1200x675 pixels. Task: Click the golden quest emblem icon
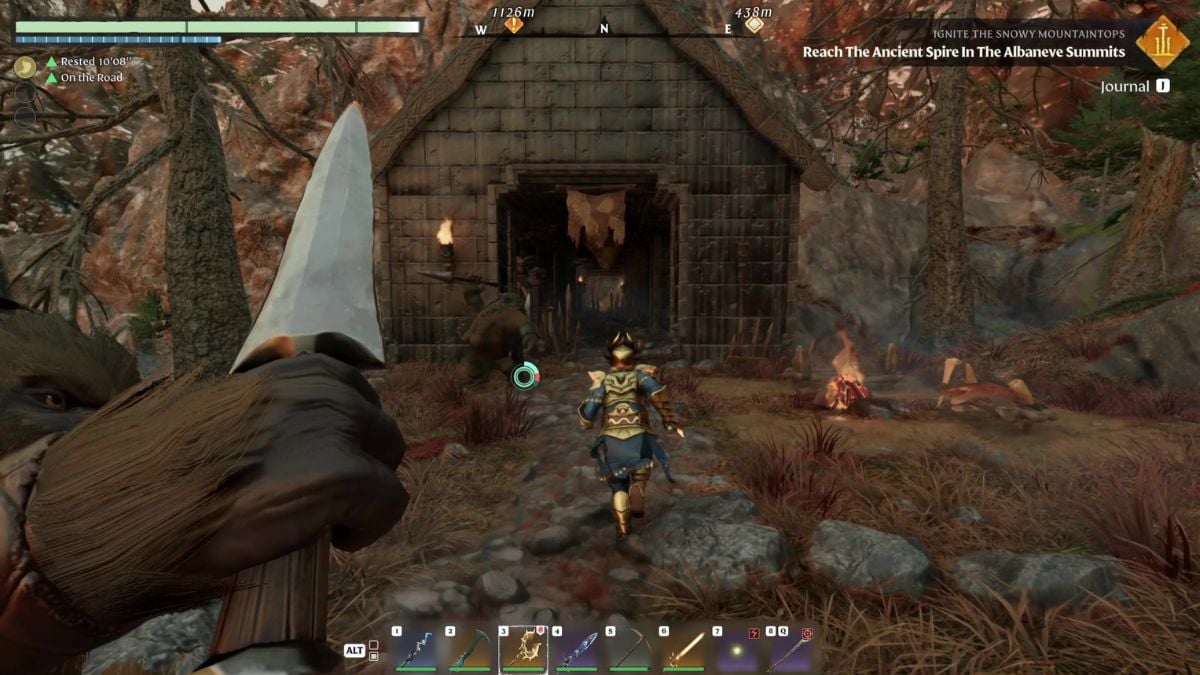[x=1162, y=42]
